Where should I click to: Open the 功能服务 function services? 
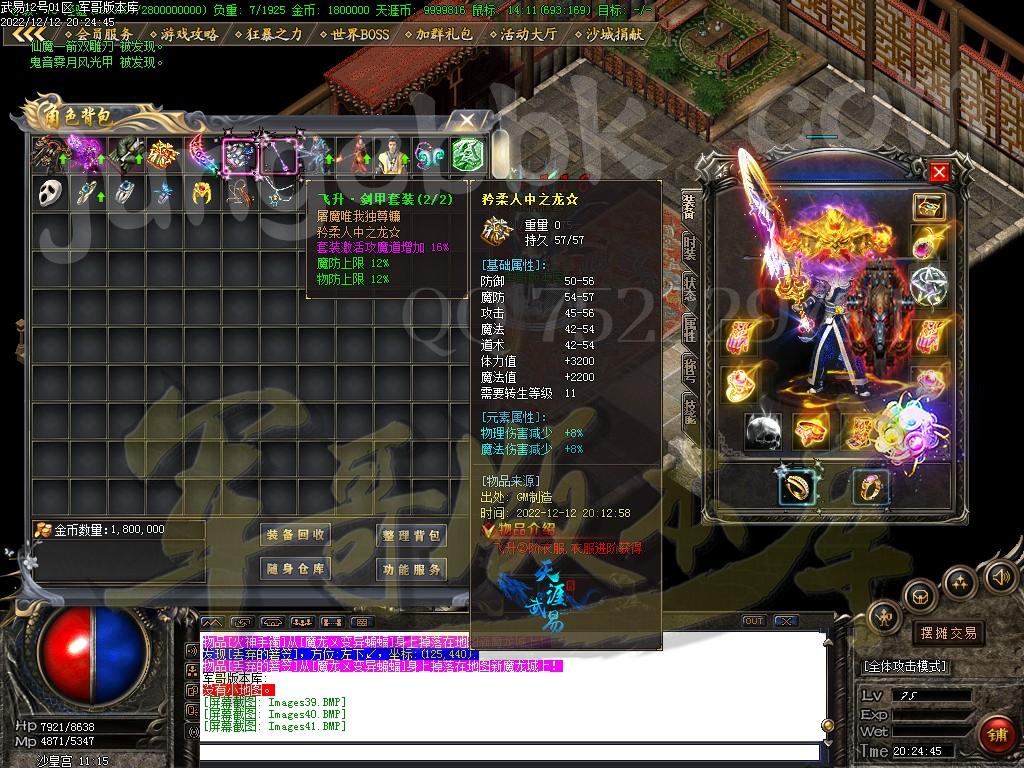(x=410, y=569)
